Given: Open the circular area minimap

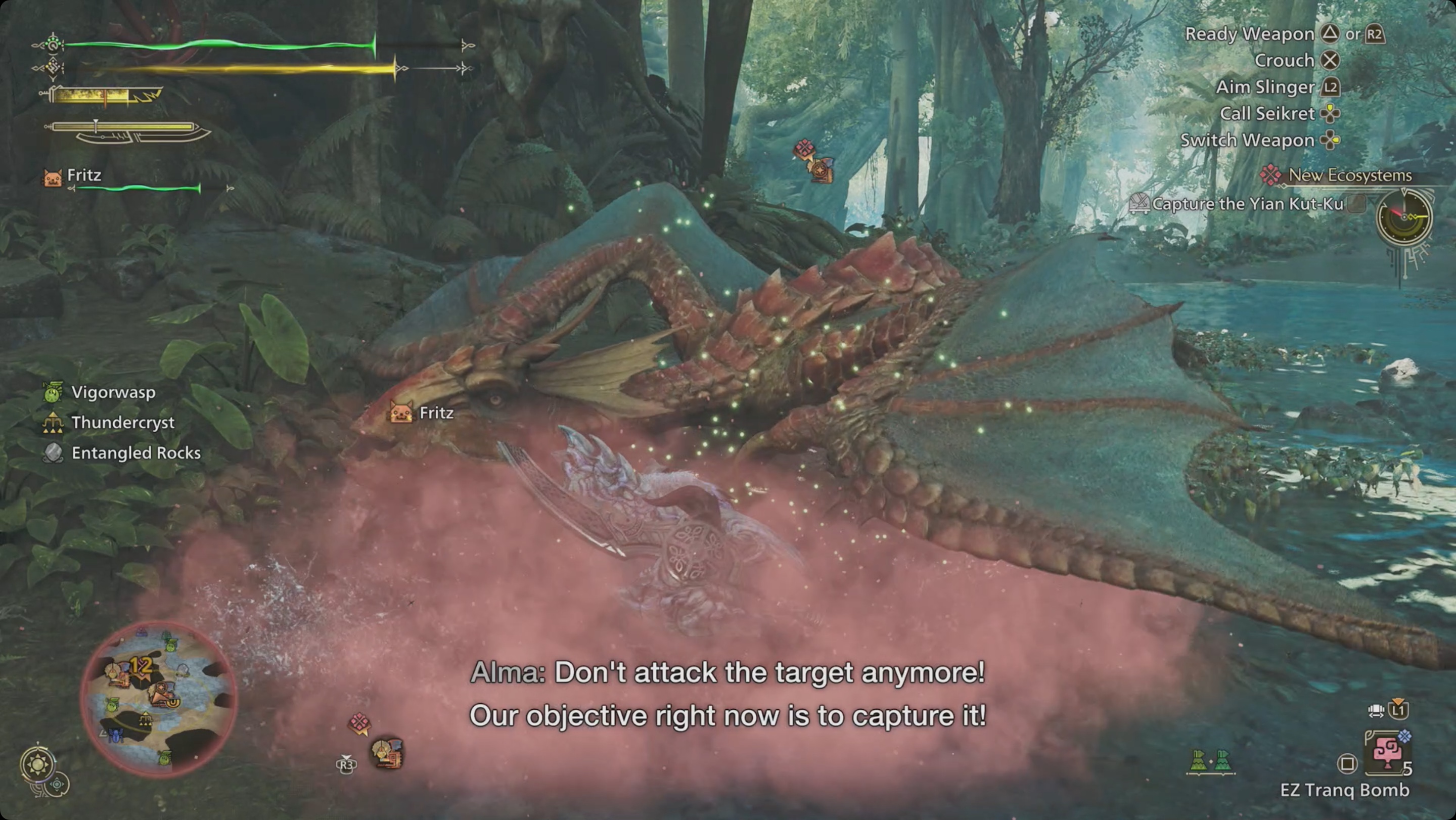Looking at the screenshot, I should point(158,699).
